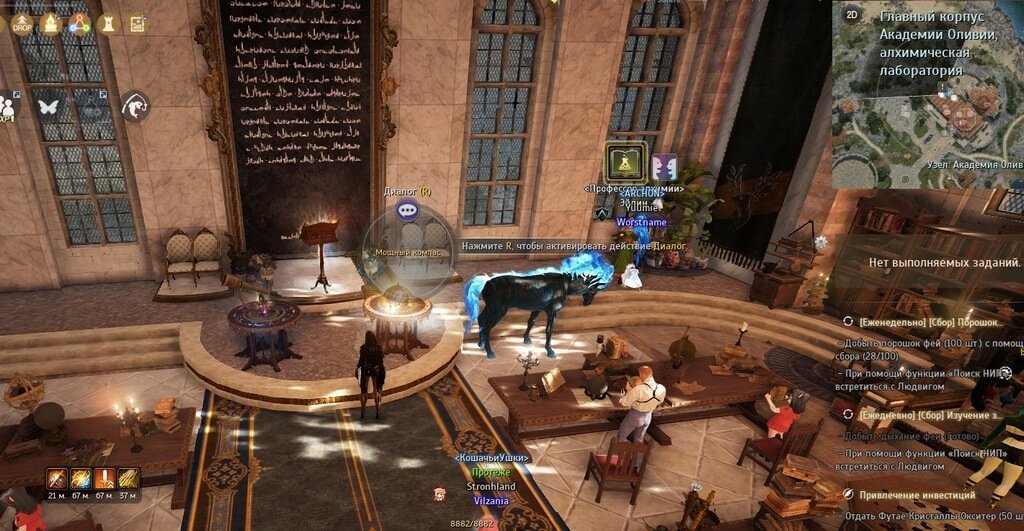Select the white sword buff with 67 м. timer
The image size is (1024, 531).
(104, 478)
